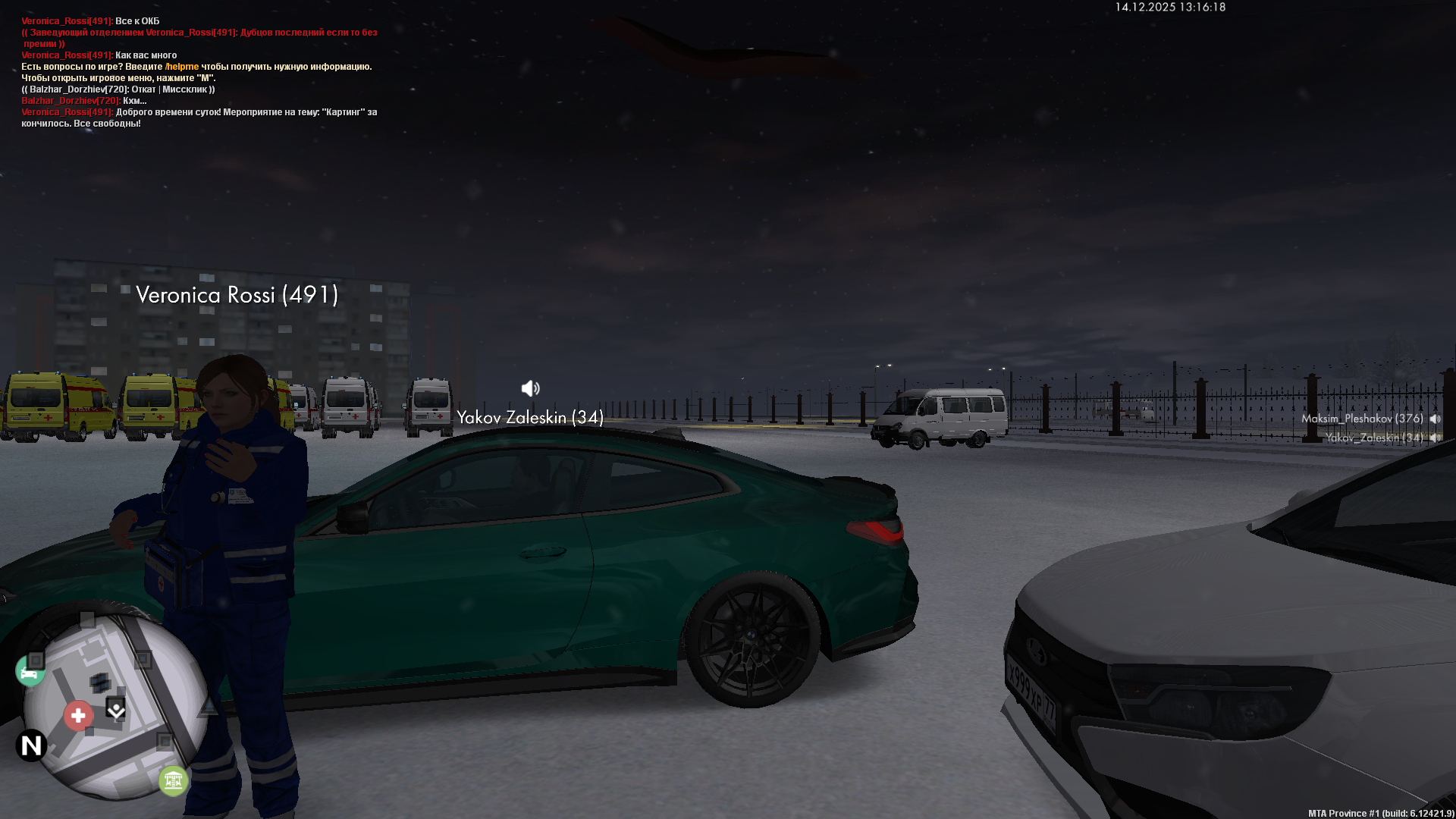1456x819 pixels.
Task: Select the red medical cross map marker
Action: point(78,715)
